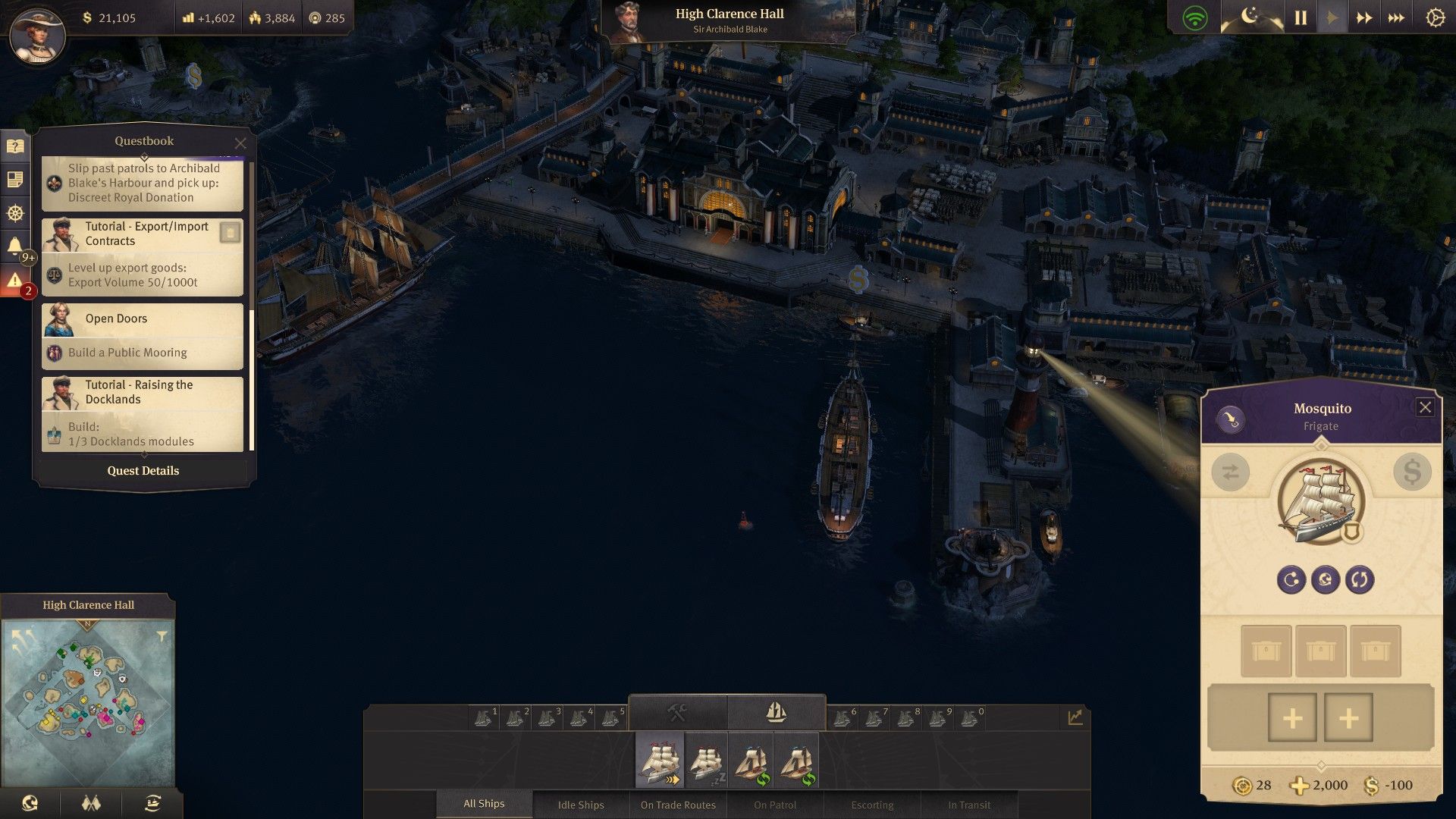Open the warning alerts notification icon
Viewport: 1456px width, 819px height.
pyautogui.click(x=15, y=281)
